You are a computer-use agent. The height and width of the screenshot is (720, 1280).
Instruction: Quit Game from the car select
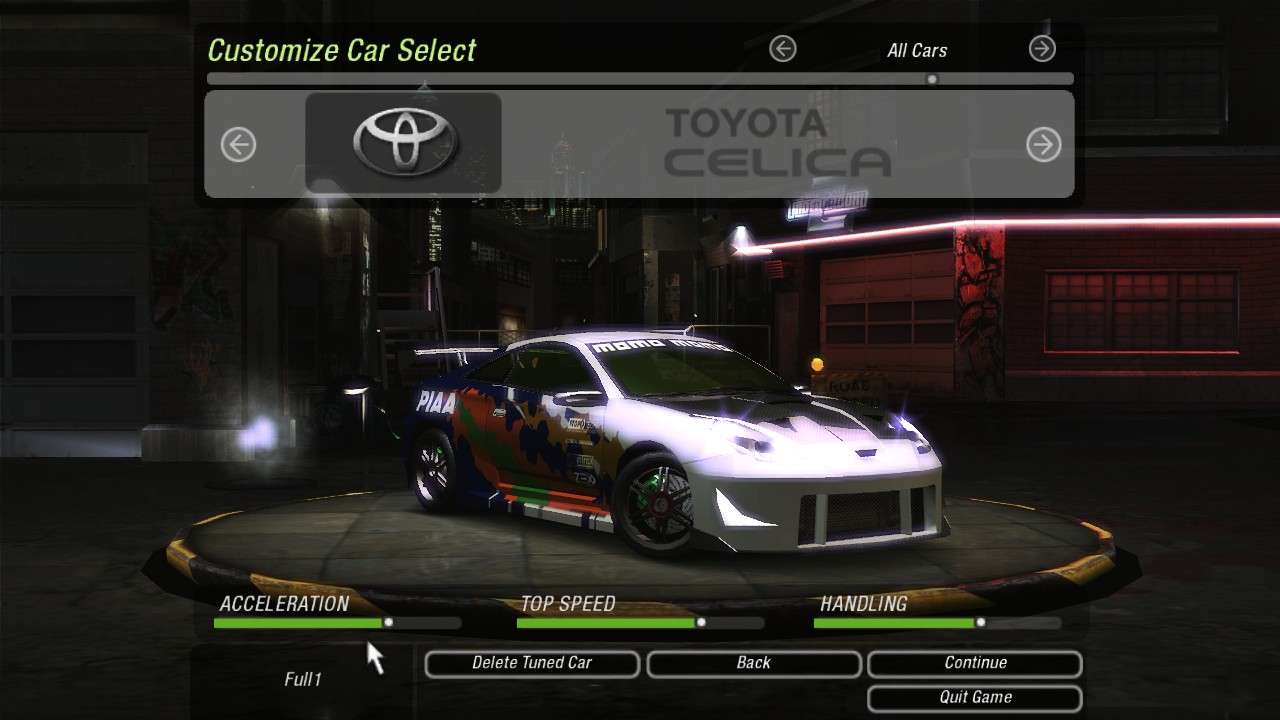(975, 697)
